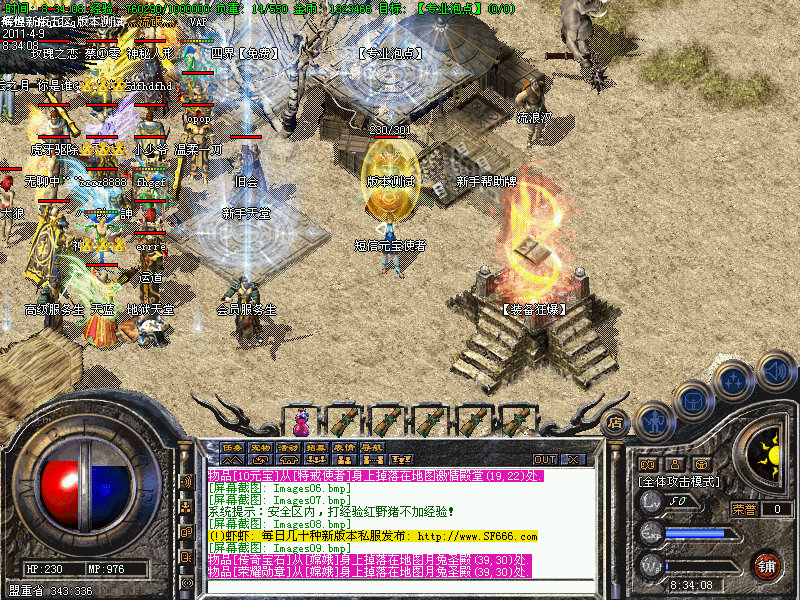Close the chat panel with X

573,460
